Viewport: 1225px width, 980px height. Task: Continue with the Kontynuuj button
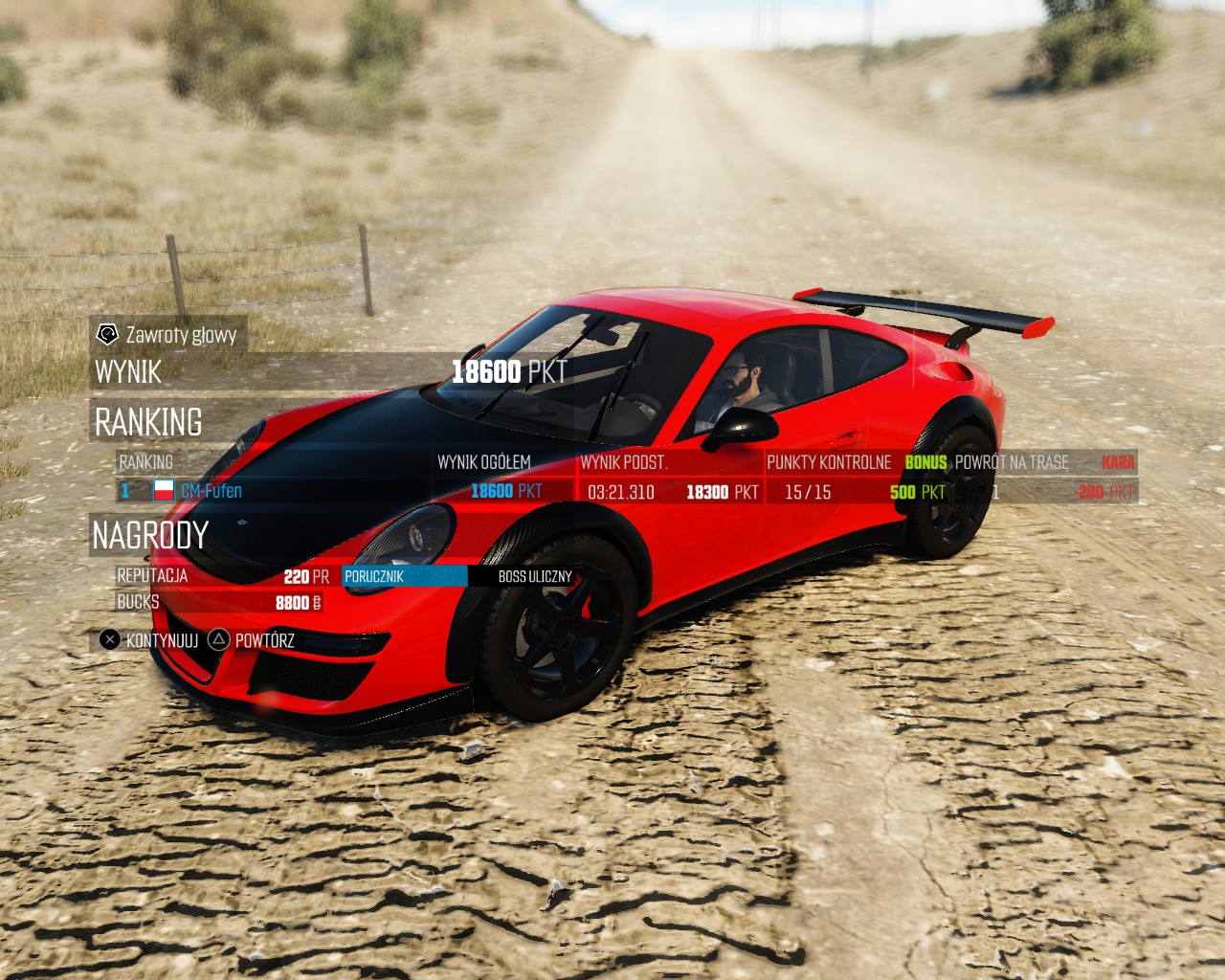coord(150,640)
